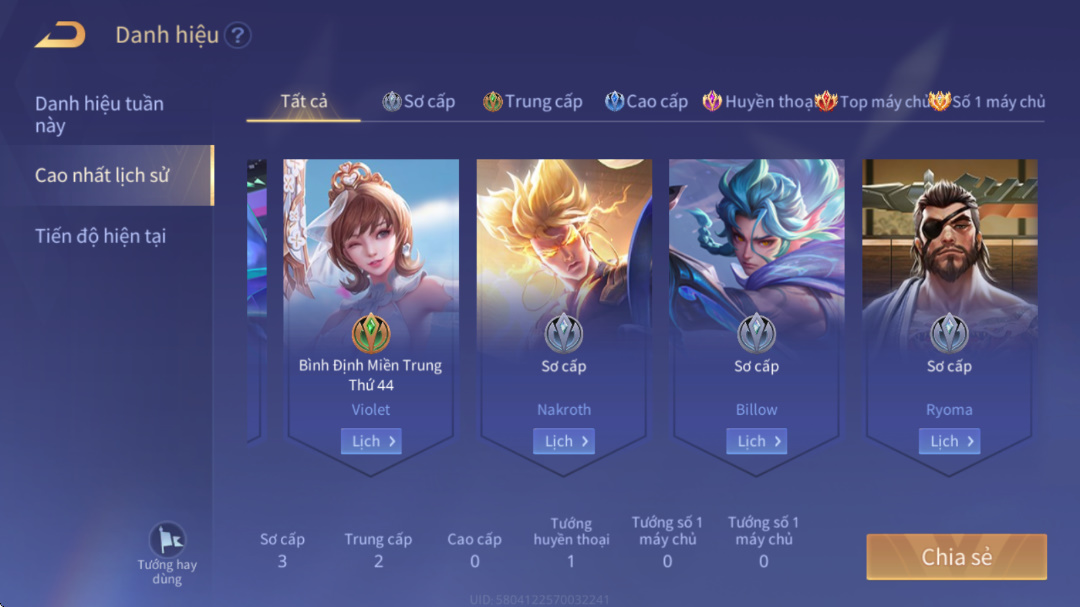1080x607 pixels.
Task: Click the Lịch button under Nakroth
Action: [564, 441]
